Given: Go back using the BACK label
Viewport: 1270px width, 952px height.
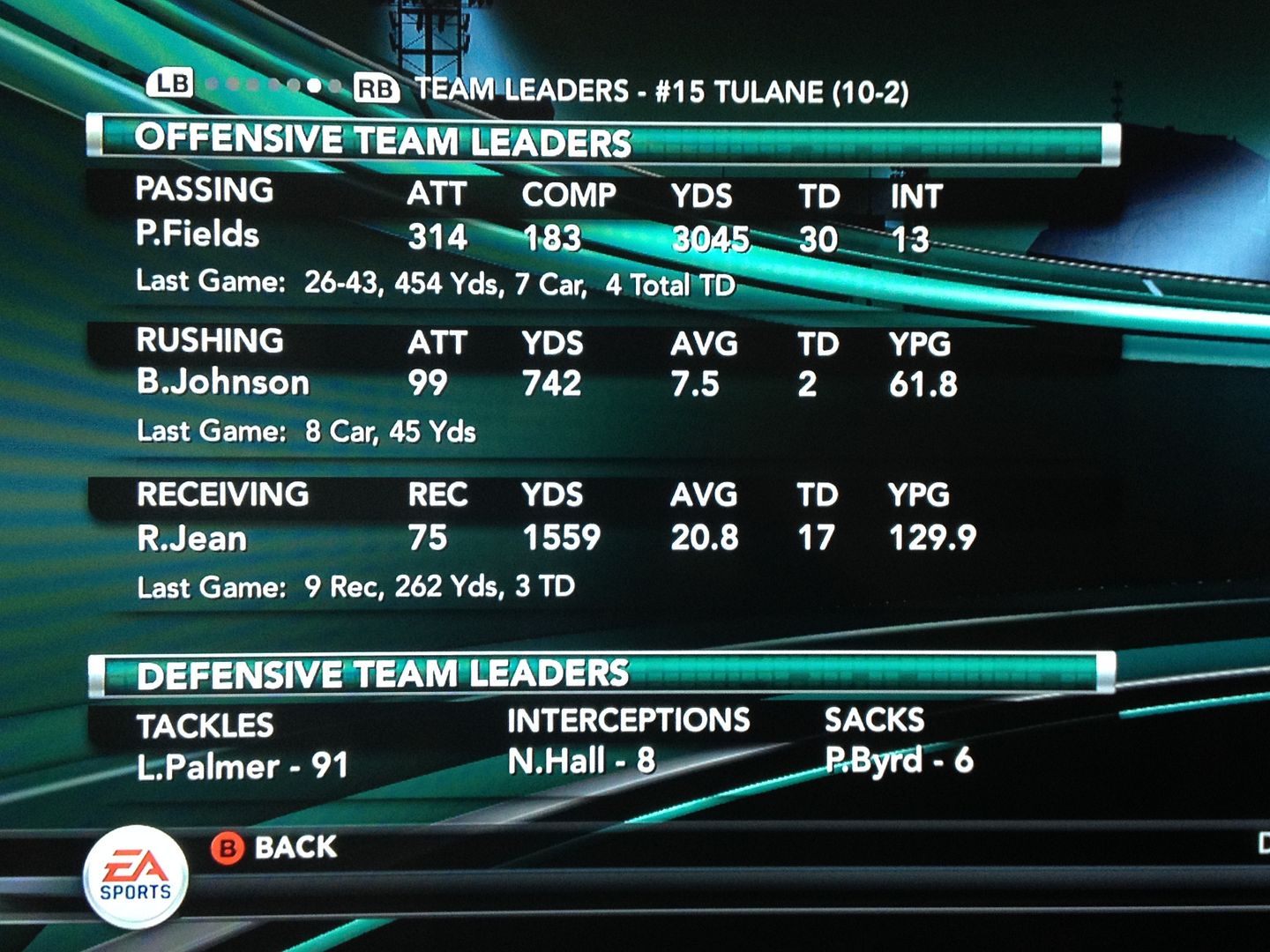Looking at the screenshot, I should pyautogui.click(x=295, y=848).
